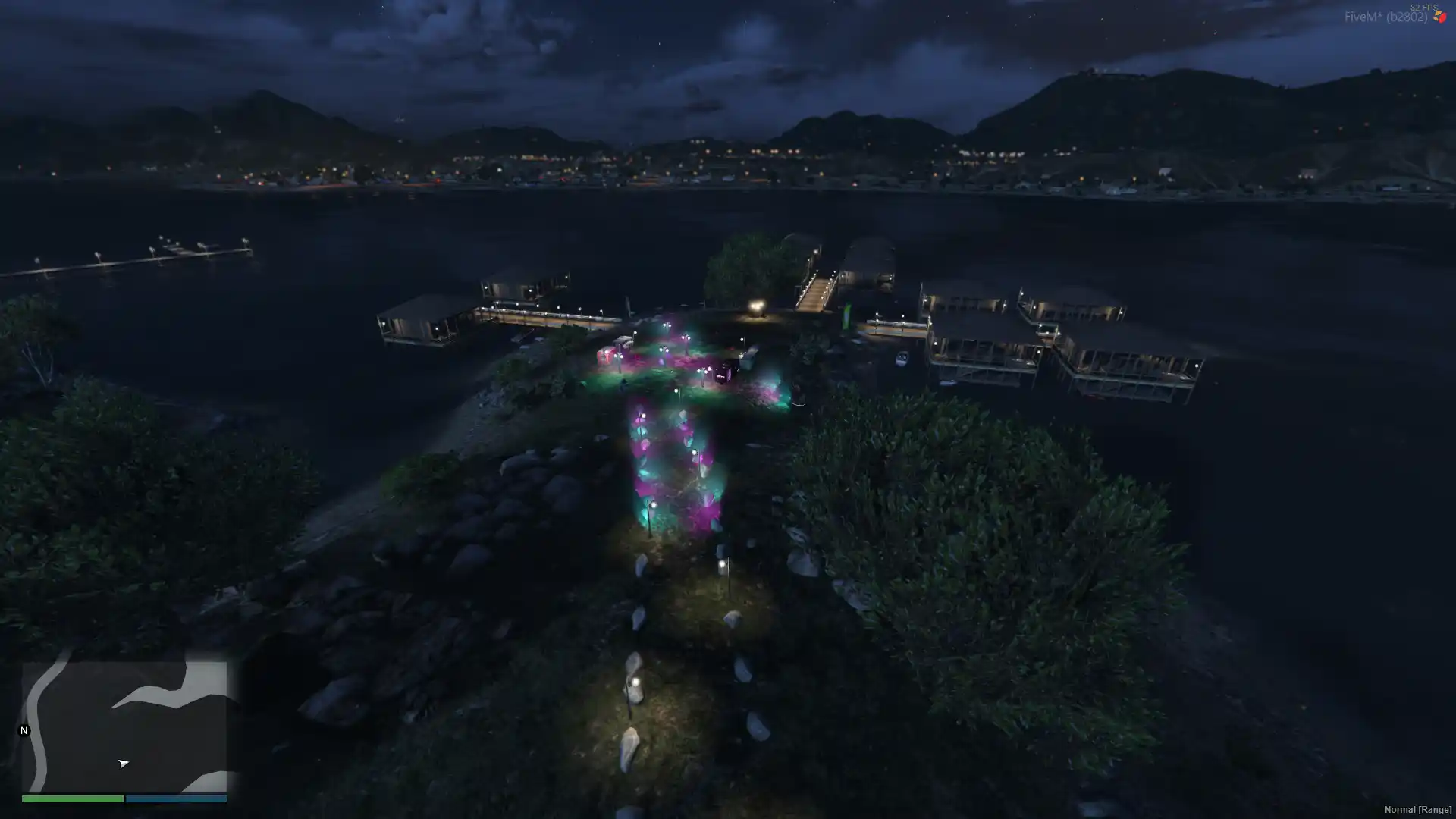
Task: Select the north compass marker on the minimap
Action: [x=24, y=730]
